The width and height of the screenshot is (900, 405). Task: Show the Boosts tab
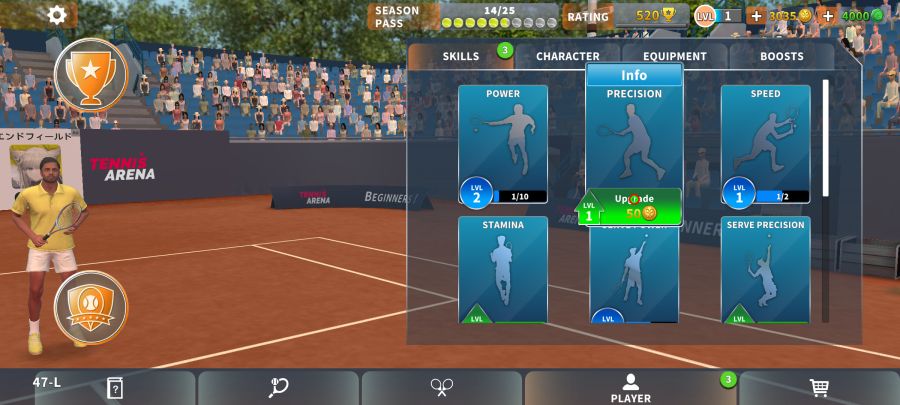pyautogui.click(x=781, y=56)
